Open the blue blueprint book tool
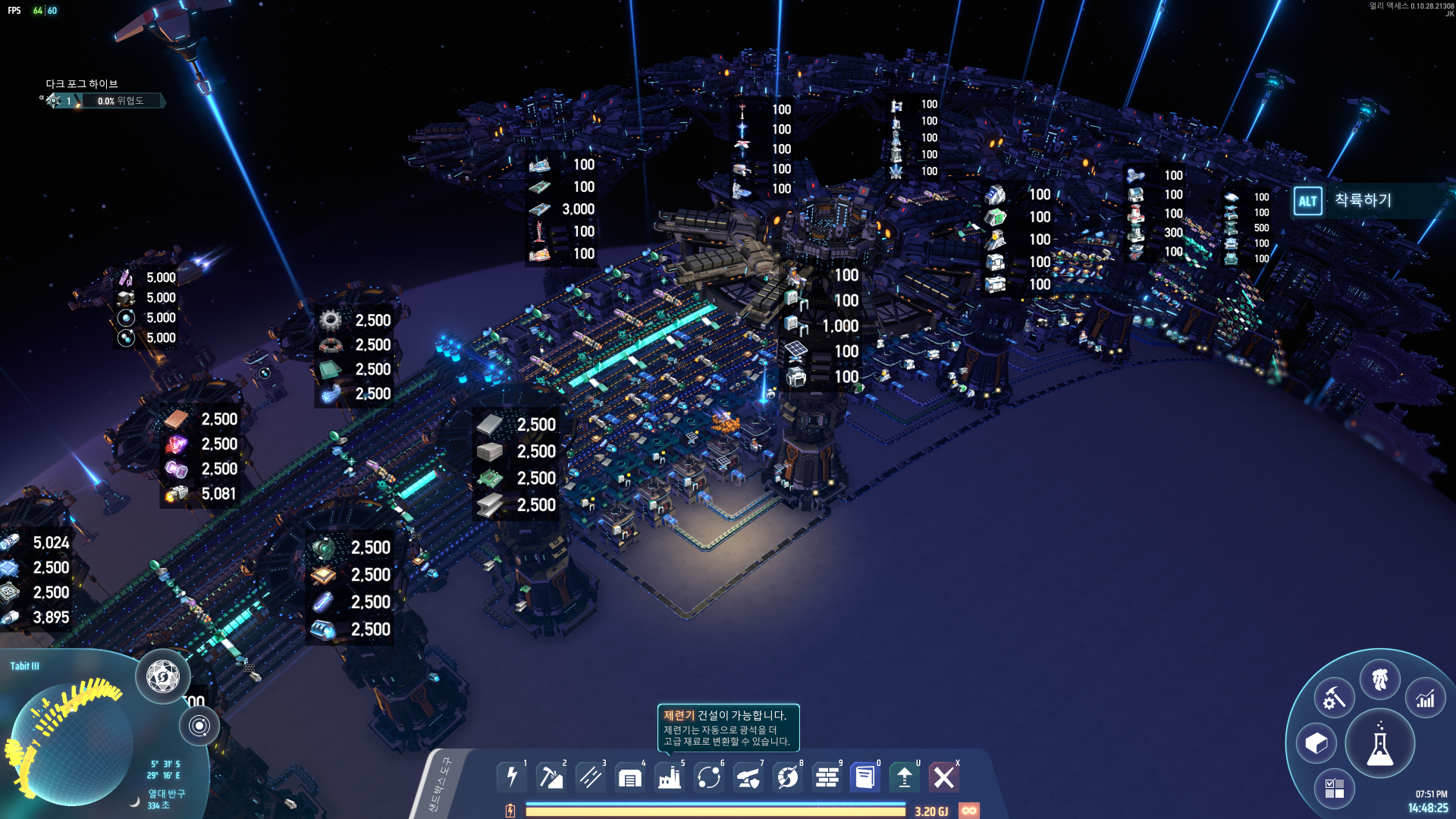Screen dimensions: 1456x819 (x=865, y=777)
